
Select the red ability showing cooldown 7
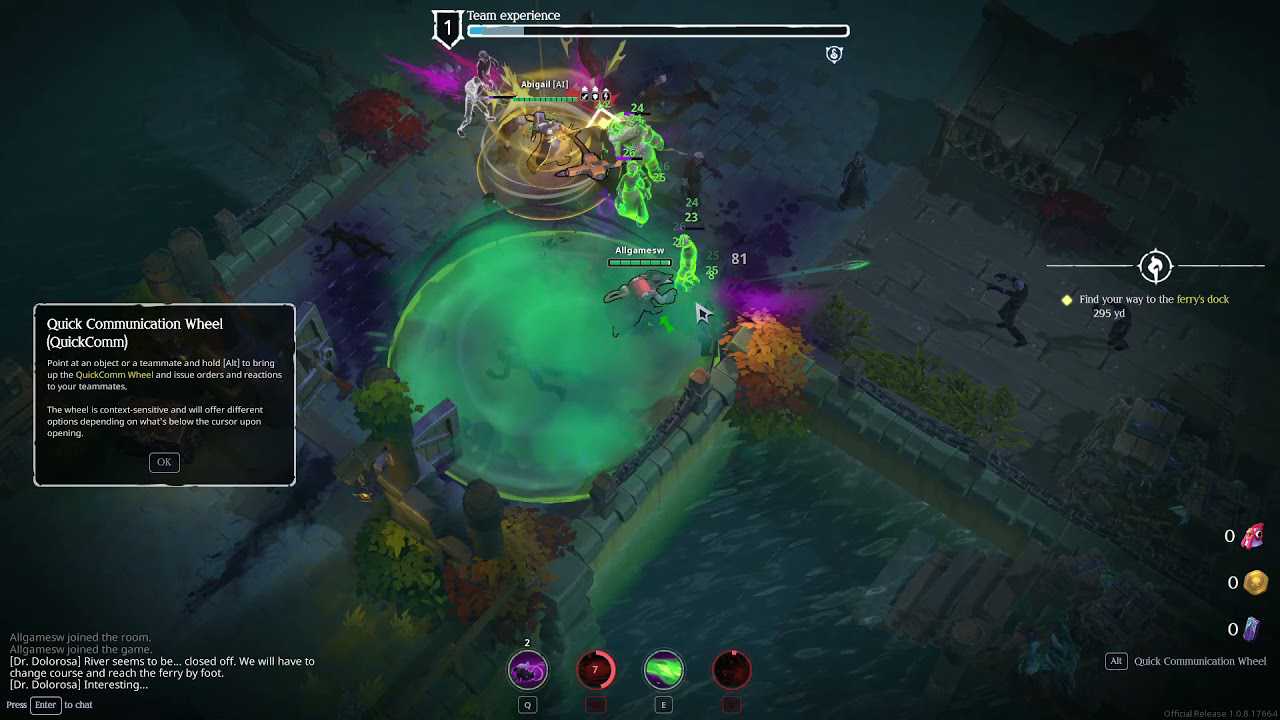click(x=595, y=670)
